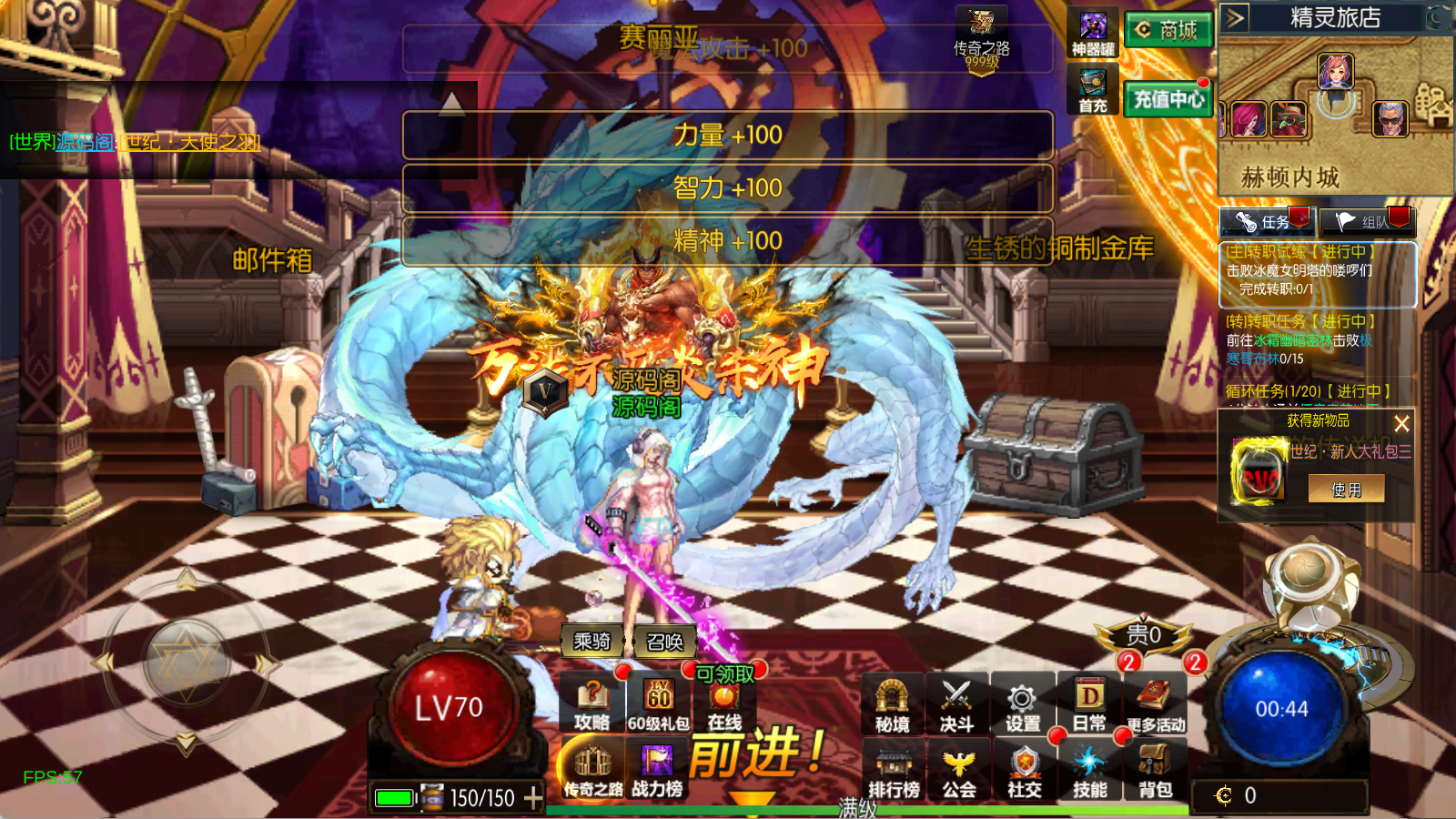Use the 新人大礼包 gift item
The width and height of the screenshot is (1456, 819).
pyautogui.click(x=1346, y=490)
